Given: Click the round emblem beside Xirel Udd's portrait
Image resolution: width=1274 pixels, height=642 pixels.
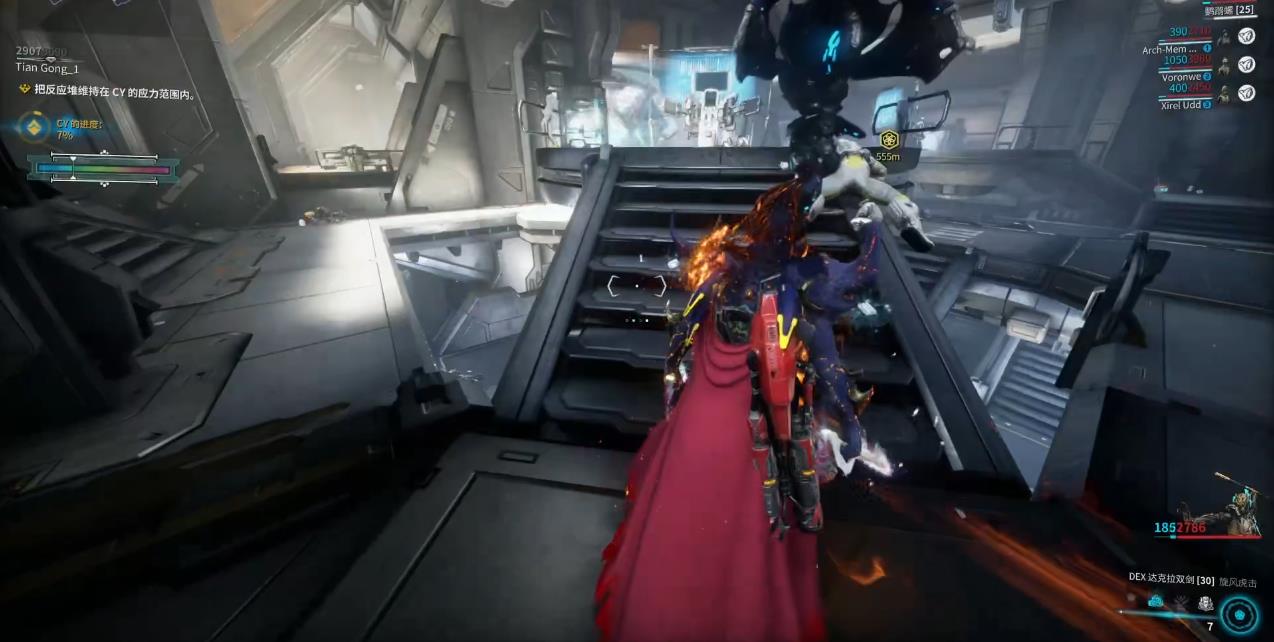Looking at the screenshot, I should tap(1246, 93).
